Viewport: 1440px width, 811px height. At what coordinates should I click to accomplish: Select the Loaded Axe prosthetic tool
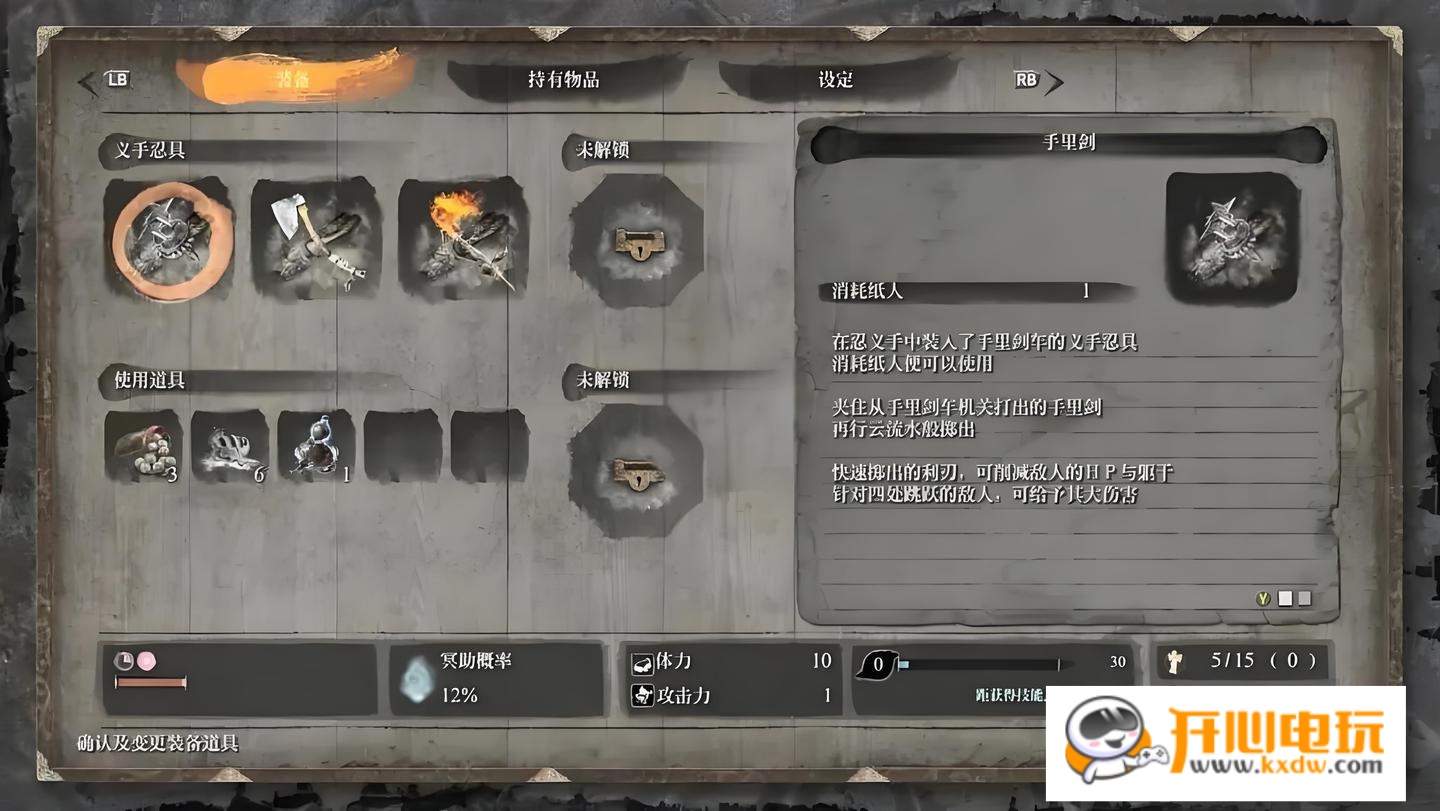click(x=317, y=243)
